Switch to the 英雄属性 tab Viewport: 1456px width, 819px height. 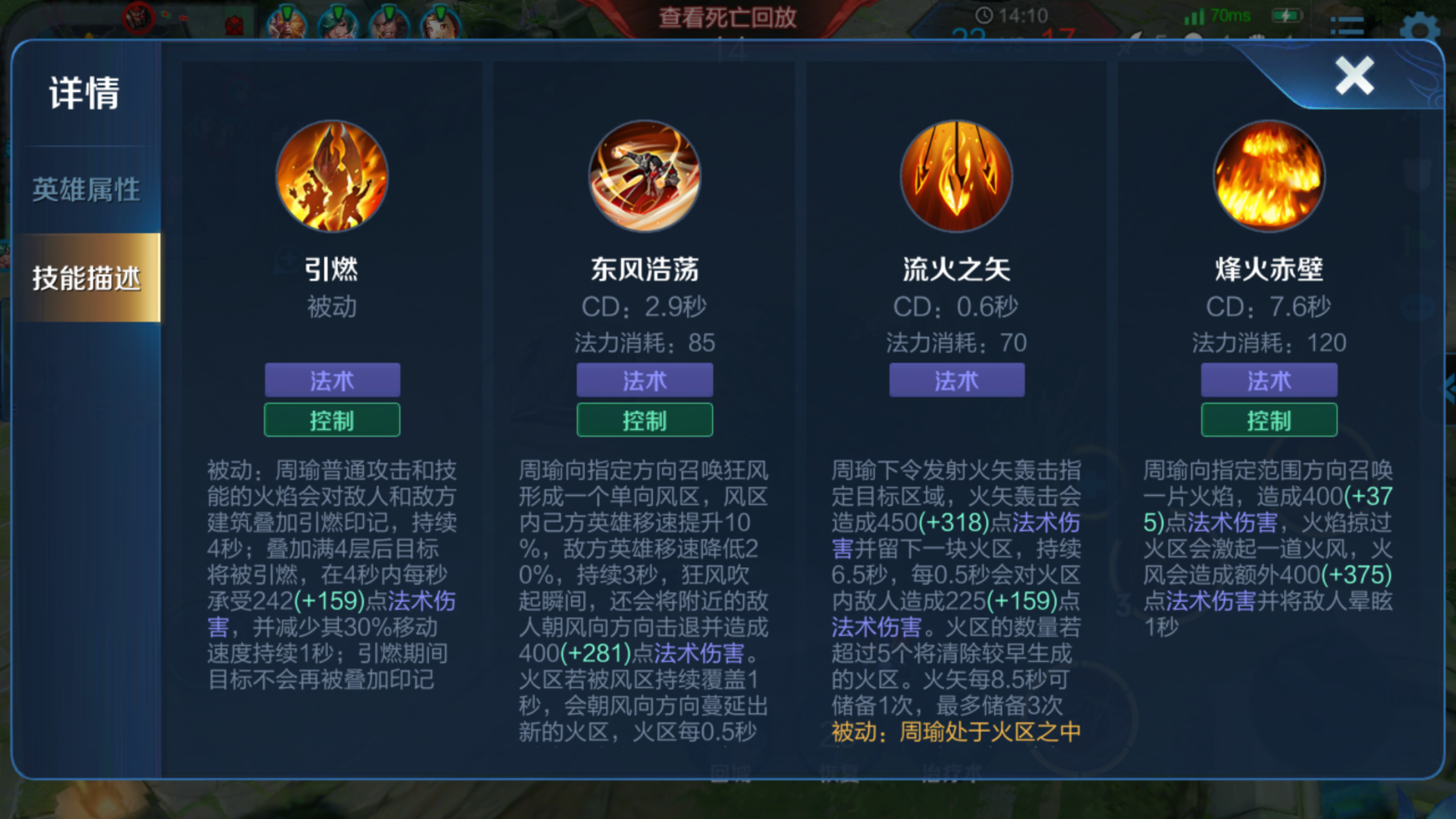tap(84, 189)
